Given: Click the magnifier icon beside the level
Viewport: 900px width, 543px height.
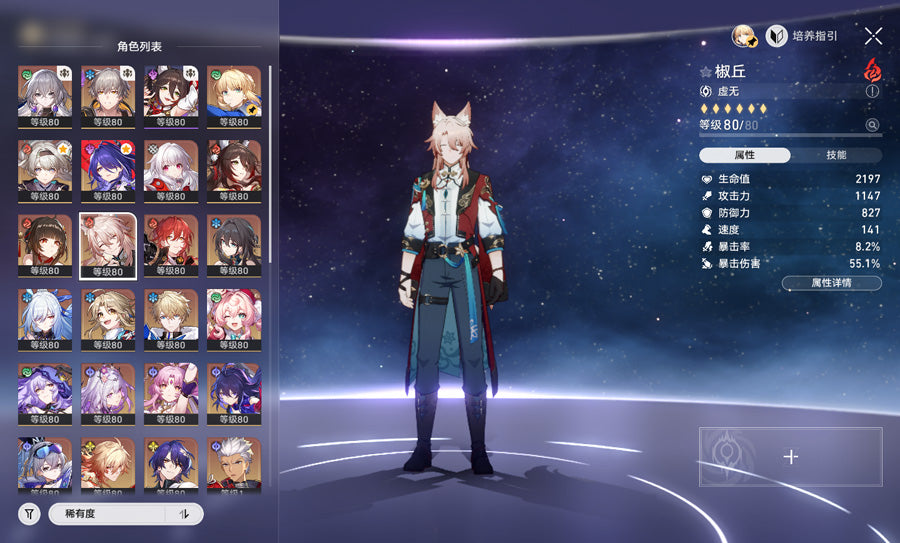Looking at the screenshot, I should pyautogui.click(x=872, y=125).
